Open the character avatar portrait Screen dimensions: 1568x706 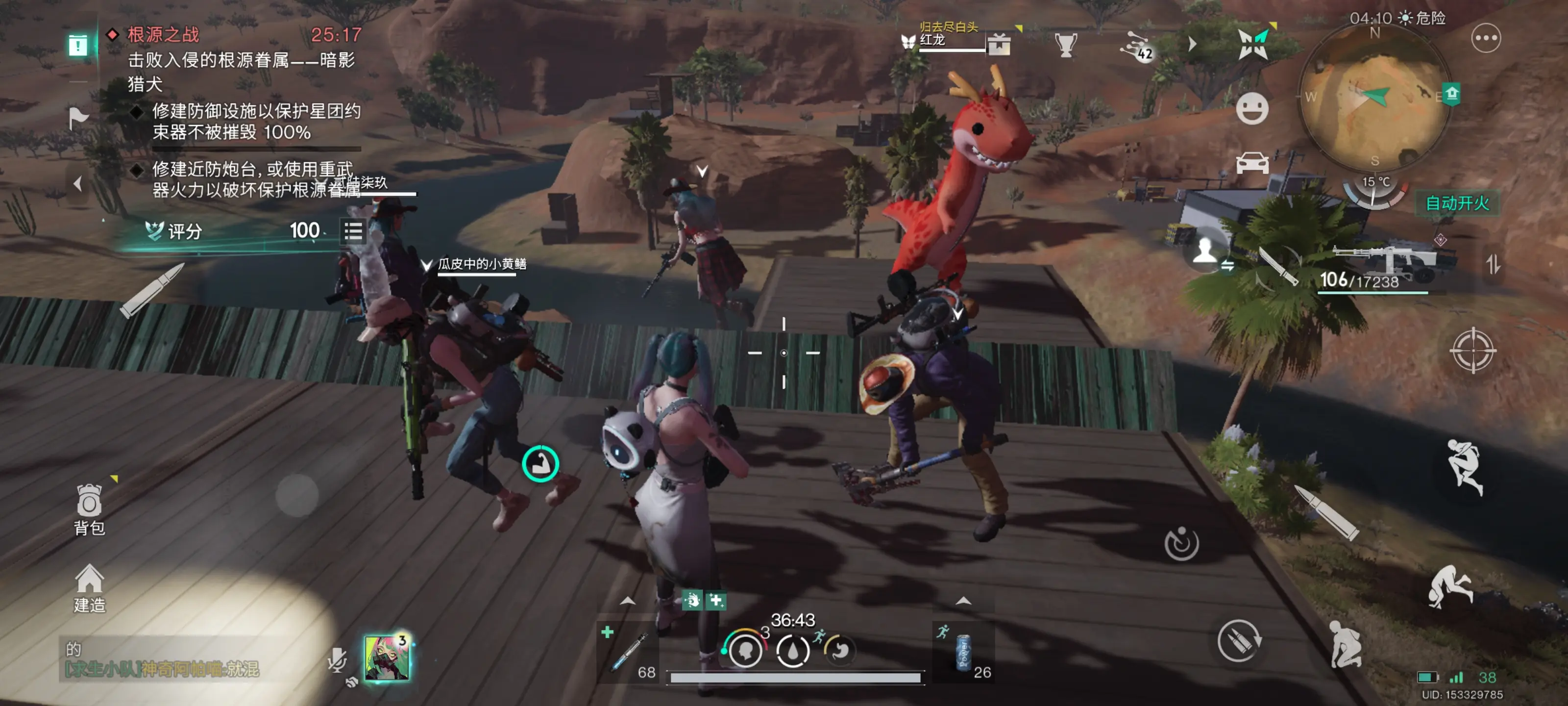(x=387, y=656)
